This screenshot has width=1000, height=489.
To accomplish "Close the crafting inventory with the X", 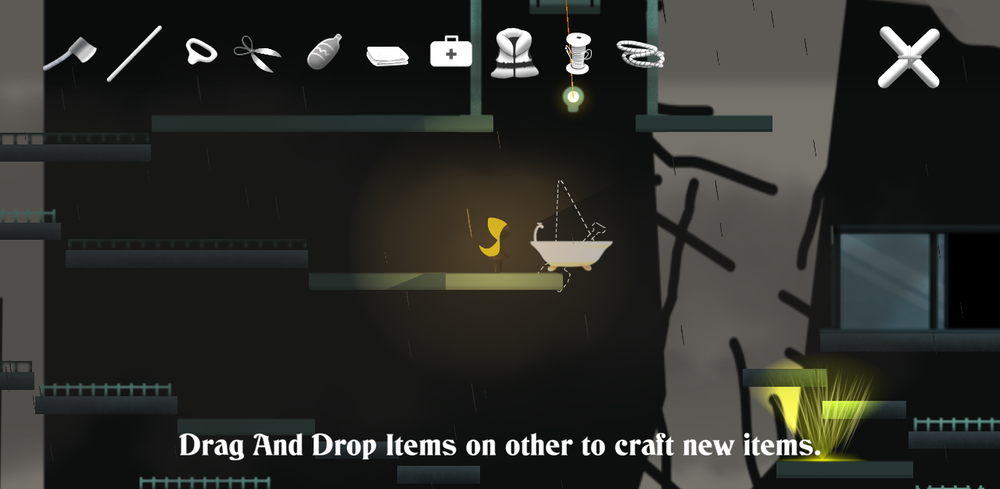I will pos(908,57).
